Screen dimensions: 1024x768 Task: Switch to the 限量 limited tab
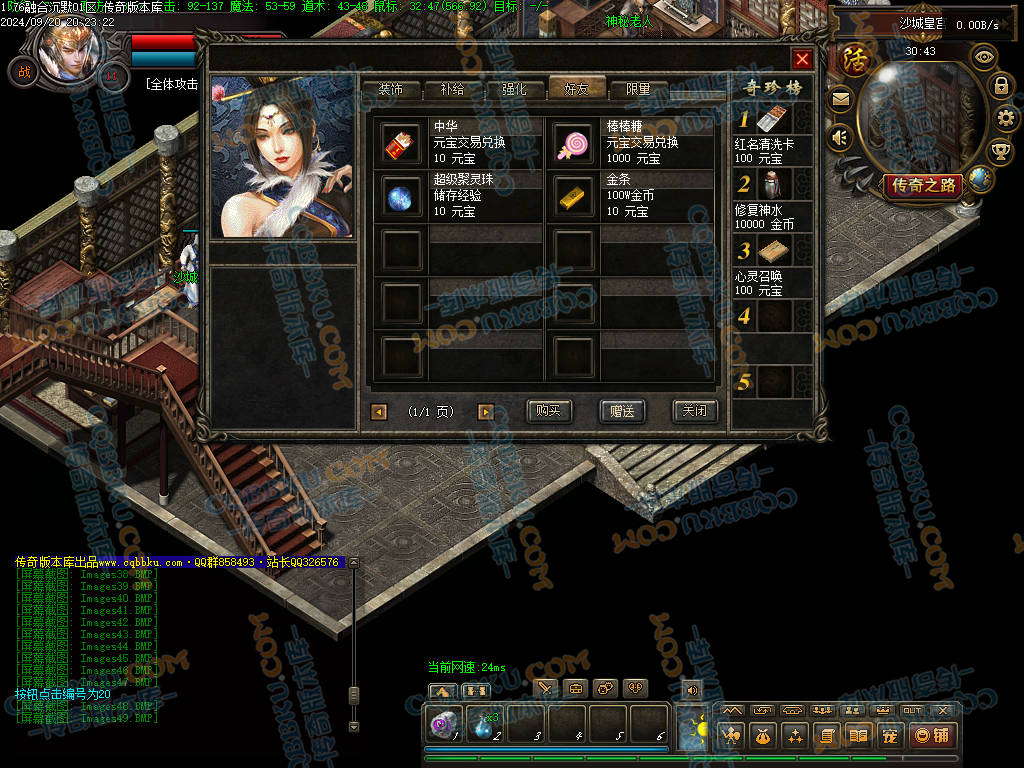[638, 89]
